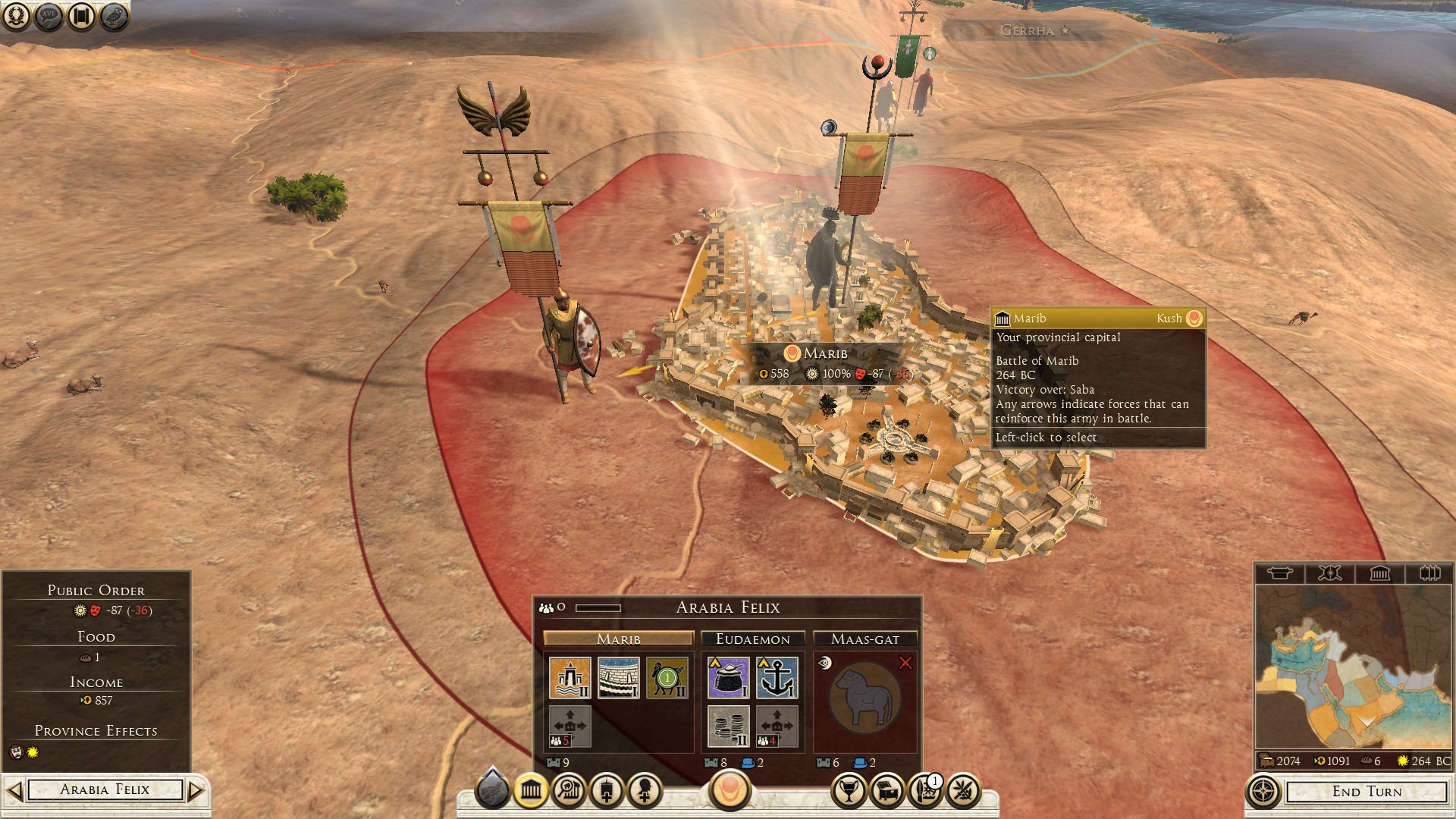Screen dimensions: 1456x819
Task: Switch to the Marib settlement tab
Action: tap(618, 639)
